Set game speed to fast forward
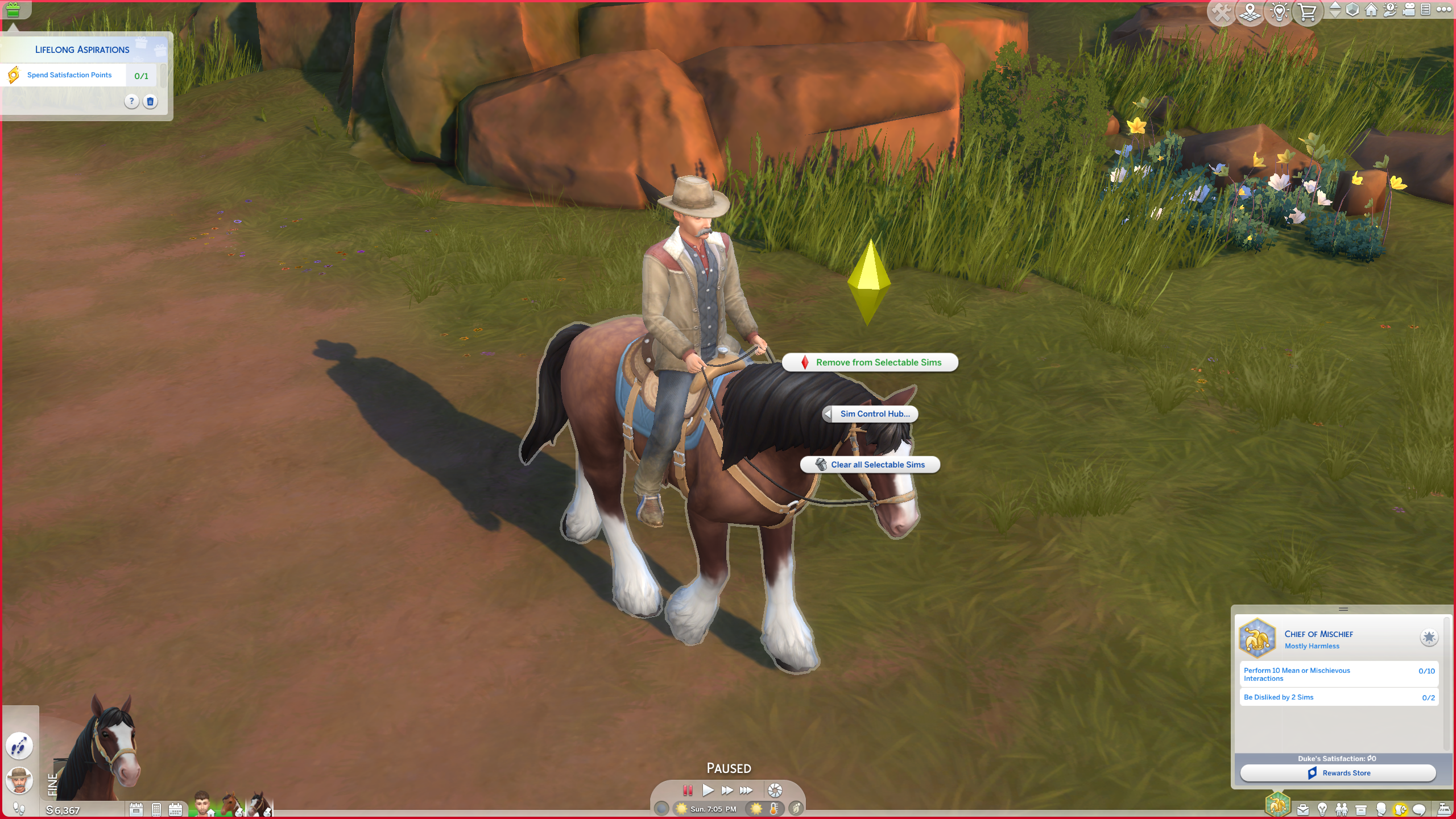 pyautogui.click(x=727, y=790)
